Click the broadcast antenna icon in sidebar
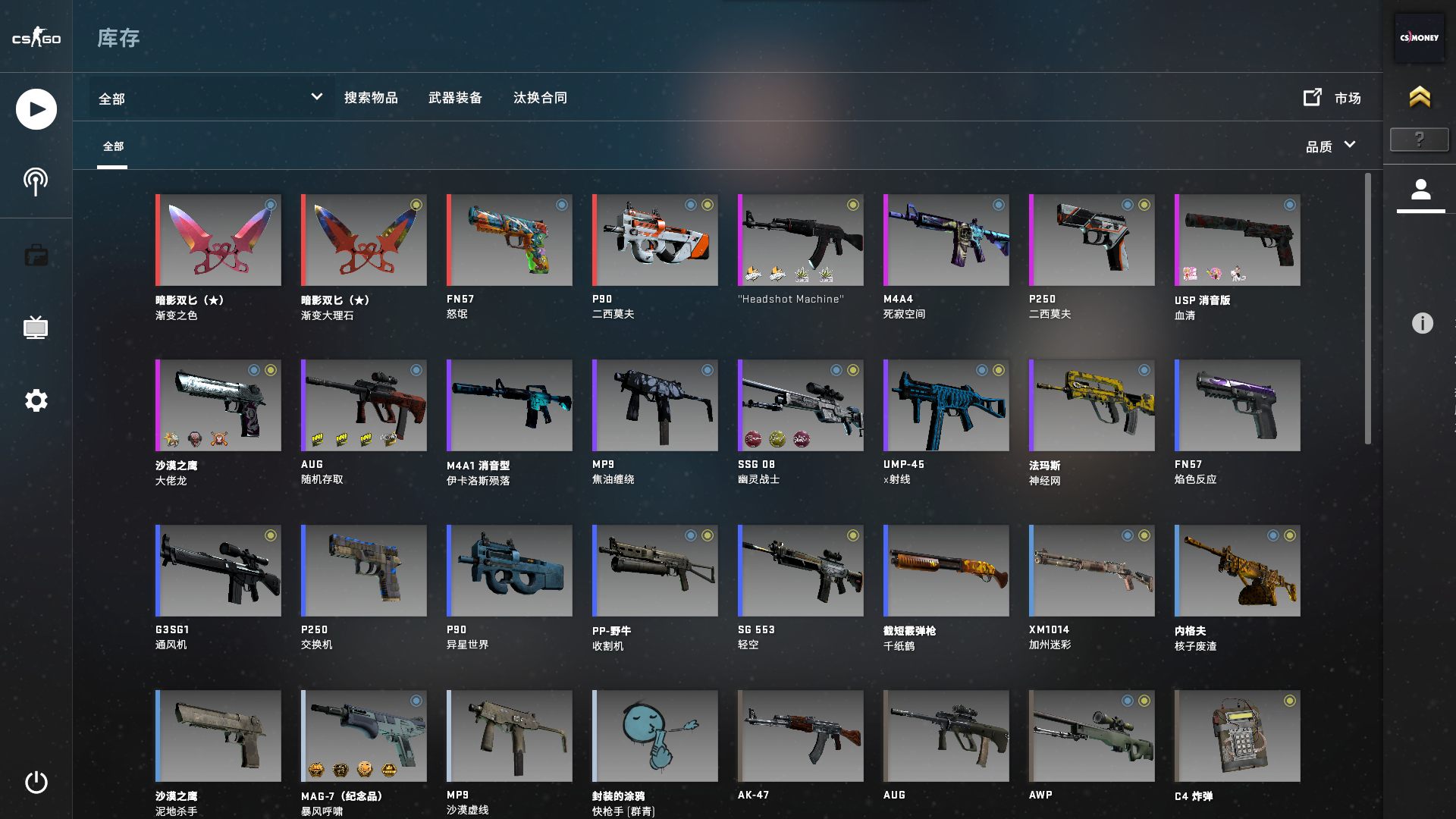Screen dimensions: 1456x819 (35, 181)
